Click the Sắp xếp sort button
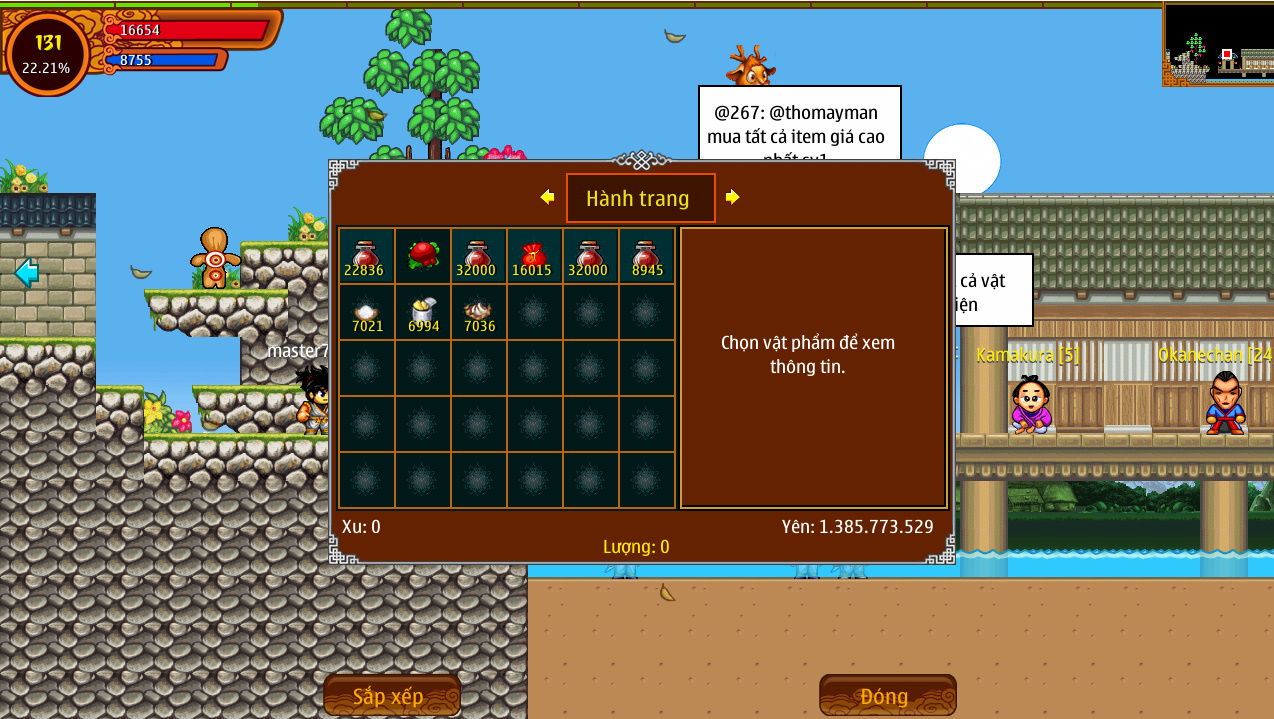Image resolution: width=1274 pixels, height=719 pixels. coord(391,695)
